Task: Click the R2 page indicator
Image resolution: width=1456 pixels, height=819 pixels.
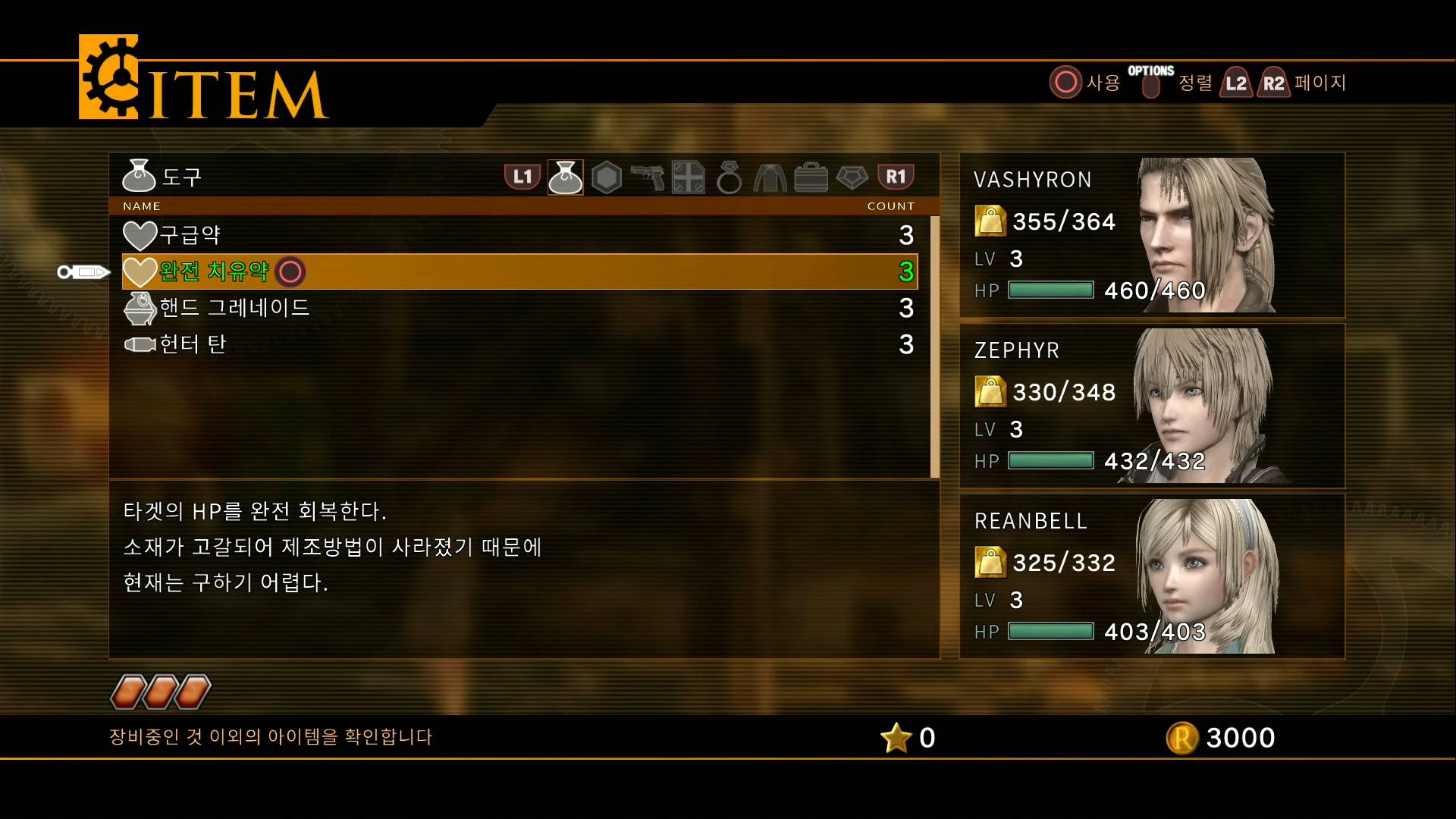Action: click(x=1273, y=83)
